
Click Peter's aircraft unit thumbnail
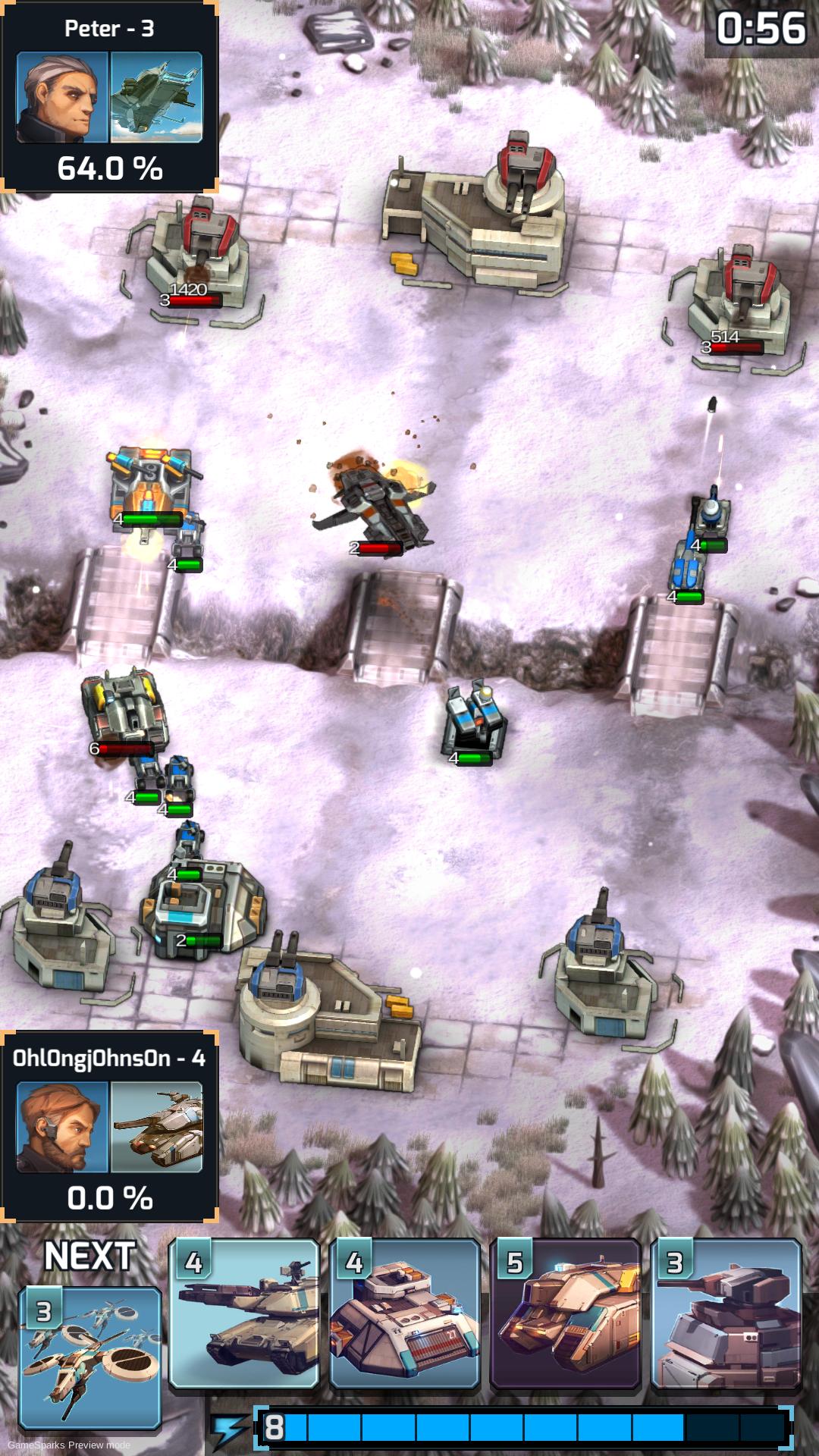[156, 96]
